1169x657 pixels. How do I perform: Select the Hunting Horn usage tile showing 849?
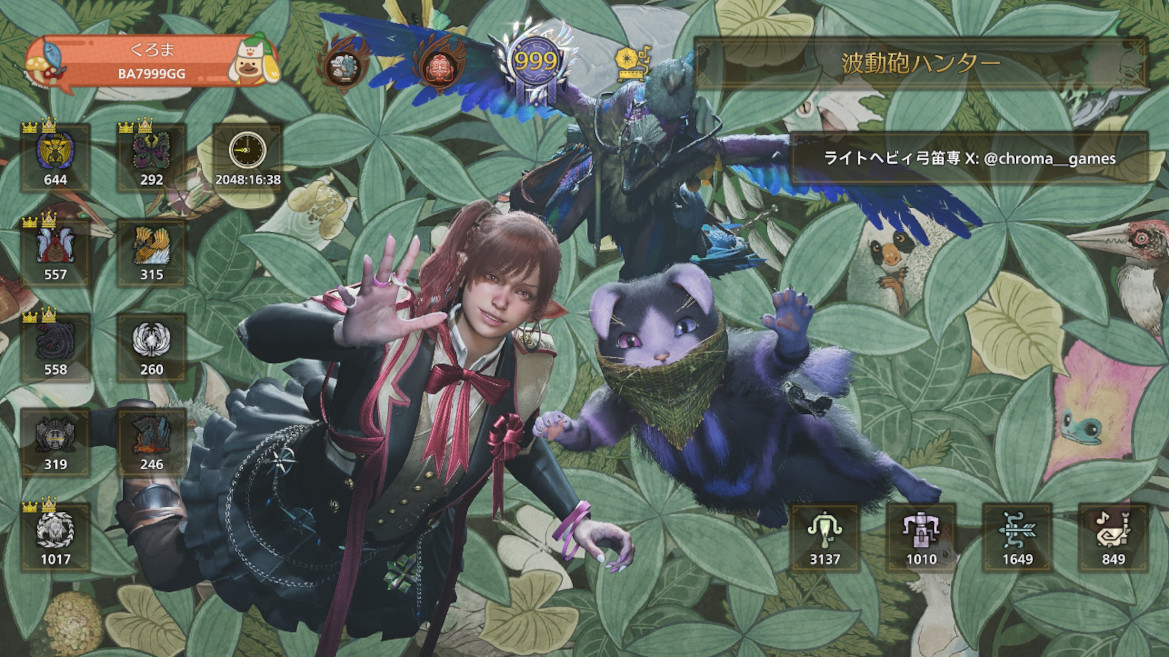1113,537
